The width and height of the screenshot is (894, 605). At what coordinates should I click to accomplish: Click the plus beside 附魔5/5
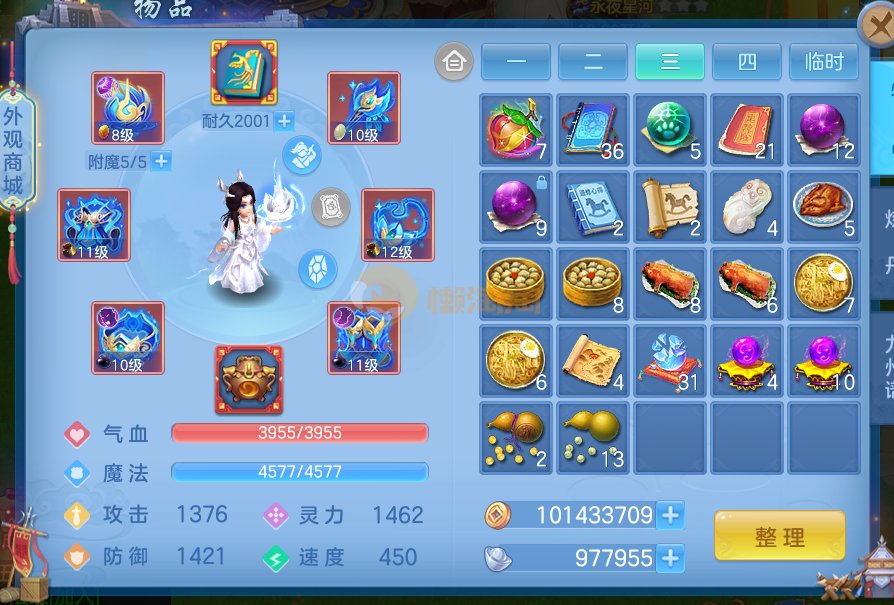161,161
